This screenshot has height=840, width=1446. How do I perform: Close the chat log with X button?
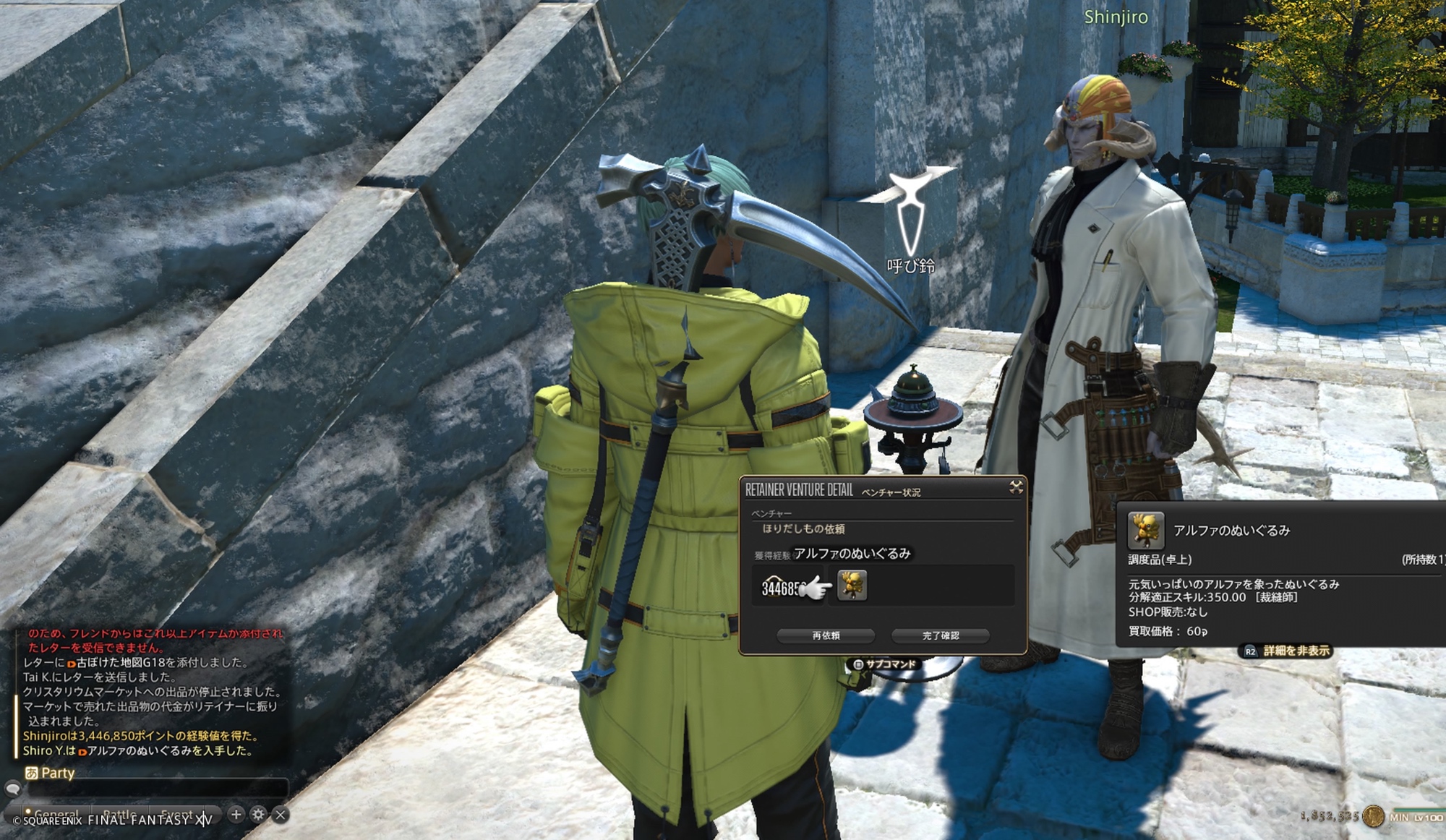[281, 815]
